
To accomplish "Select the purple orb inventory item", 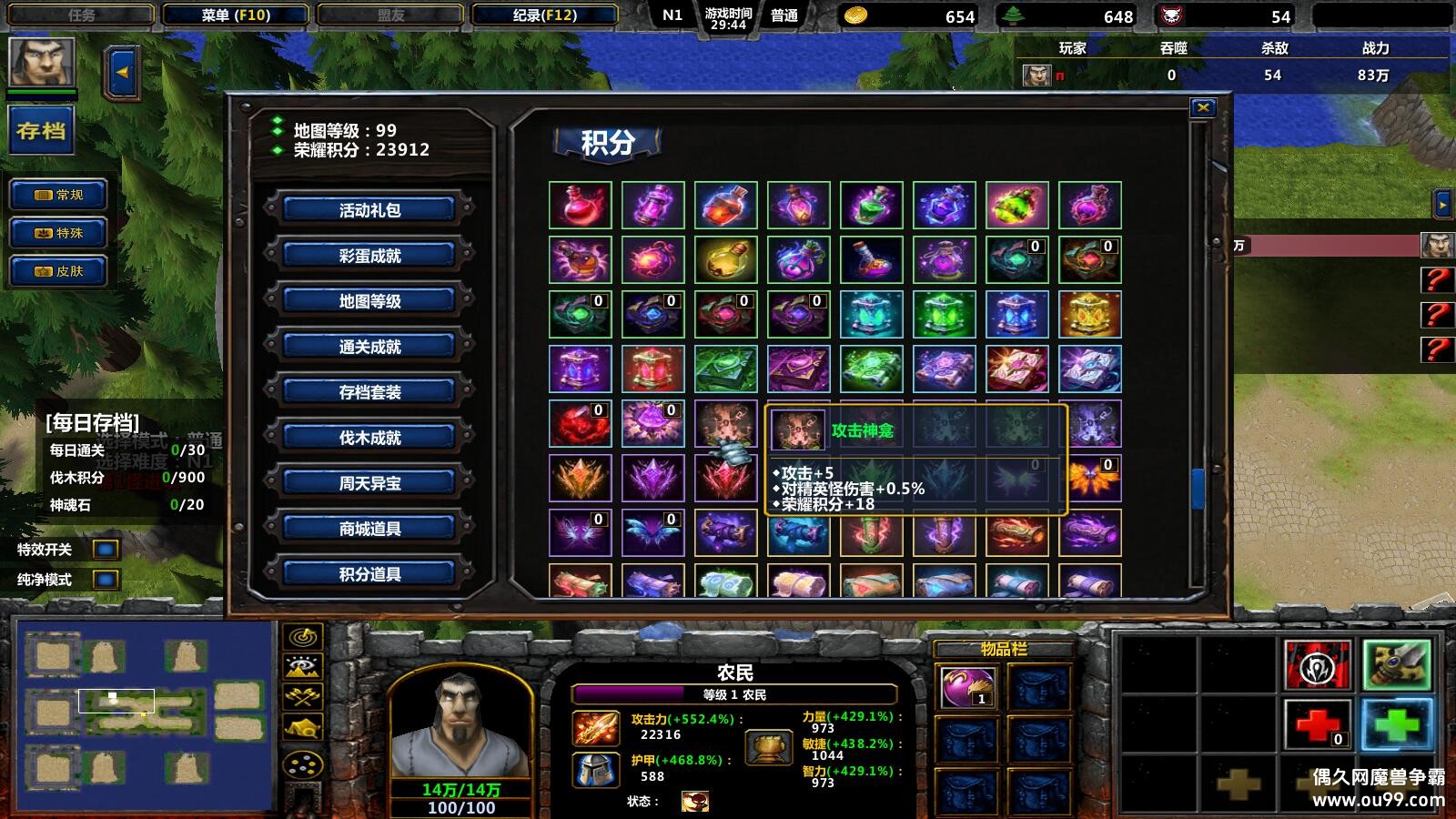I will (x=966, y=686).
